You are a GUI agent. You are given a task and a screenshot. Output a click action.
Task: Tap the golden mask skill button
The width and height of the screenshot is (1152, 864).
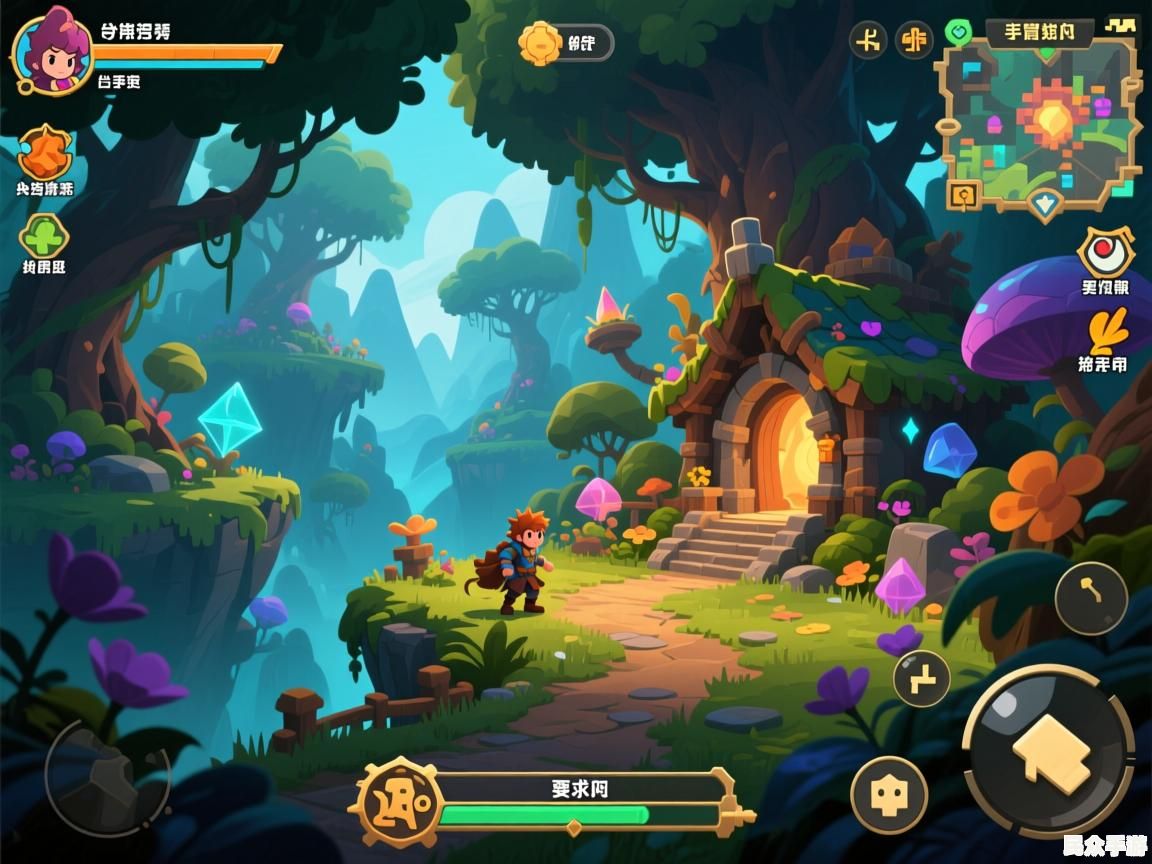[x=888, y=795]
